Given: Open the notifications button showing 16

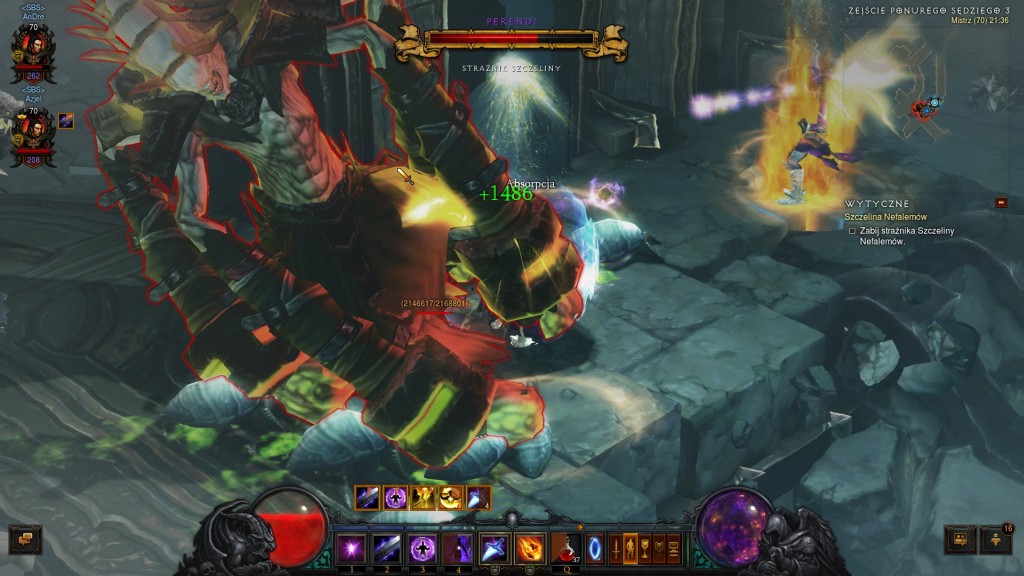Looking at the screenshot, I should point(996,540).
